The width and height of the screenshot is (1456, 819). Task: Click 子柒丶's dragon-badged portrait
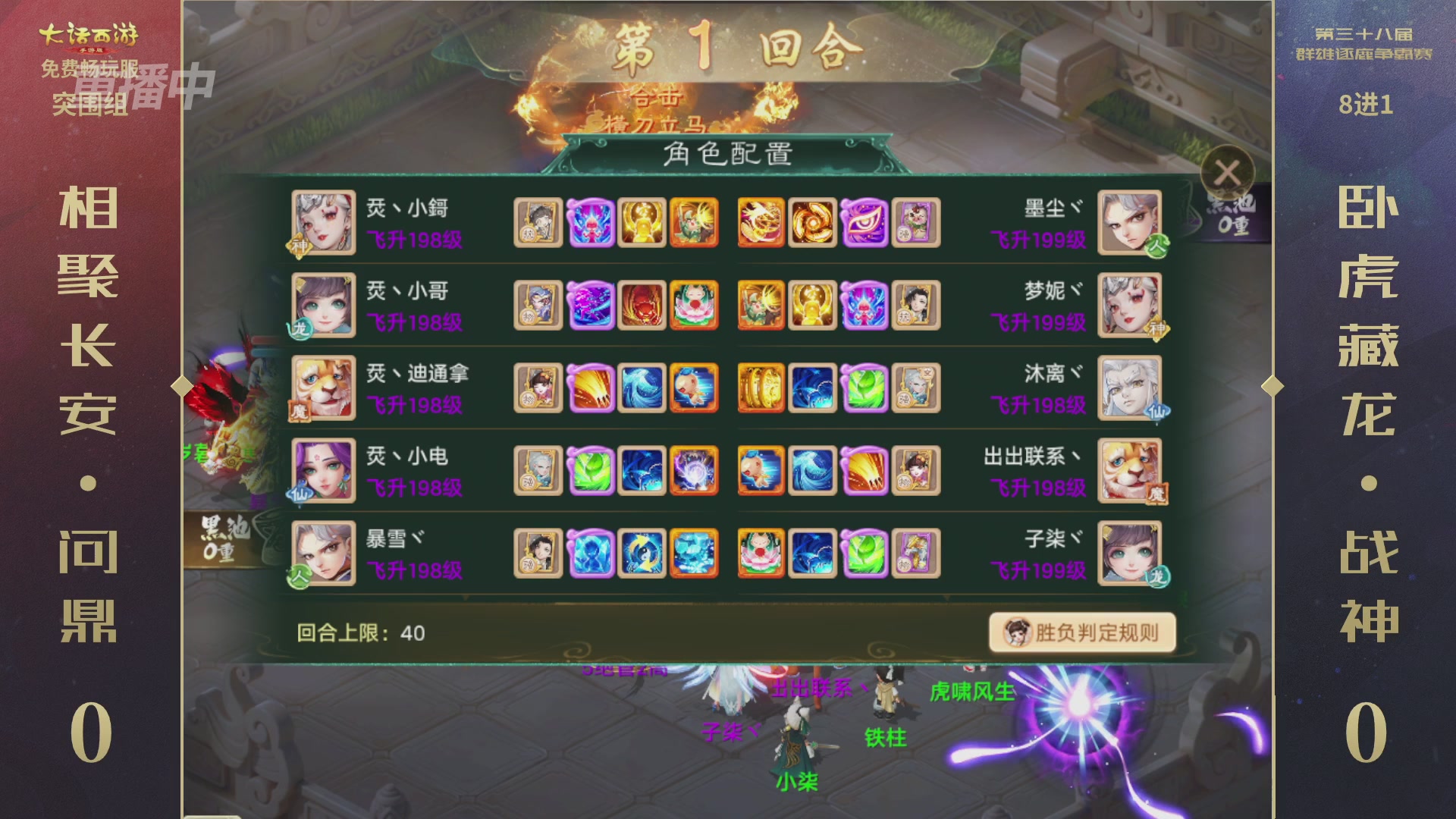pyautogui.click(x=1130, y=554)
